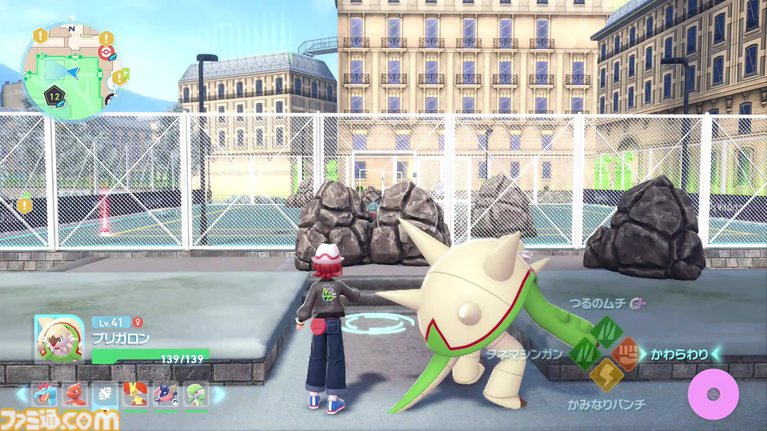This screenshot has width=767, height=431.
Task: Open the circular minimap
Action: pos(69,66)
